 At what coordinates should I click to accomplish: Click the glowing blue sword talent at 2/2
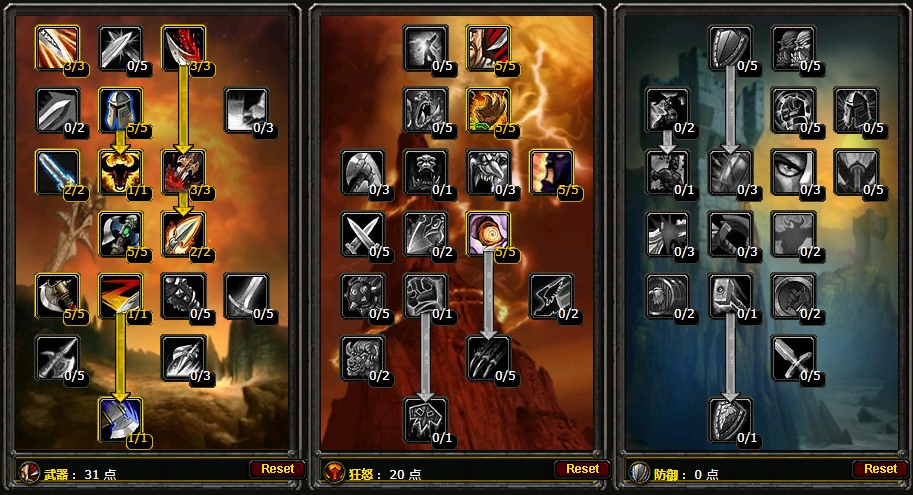coord(57,171)
